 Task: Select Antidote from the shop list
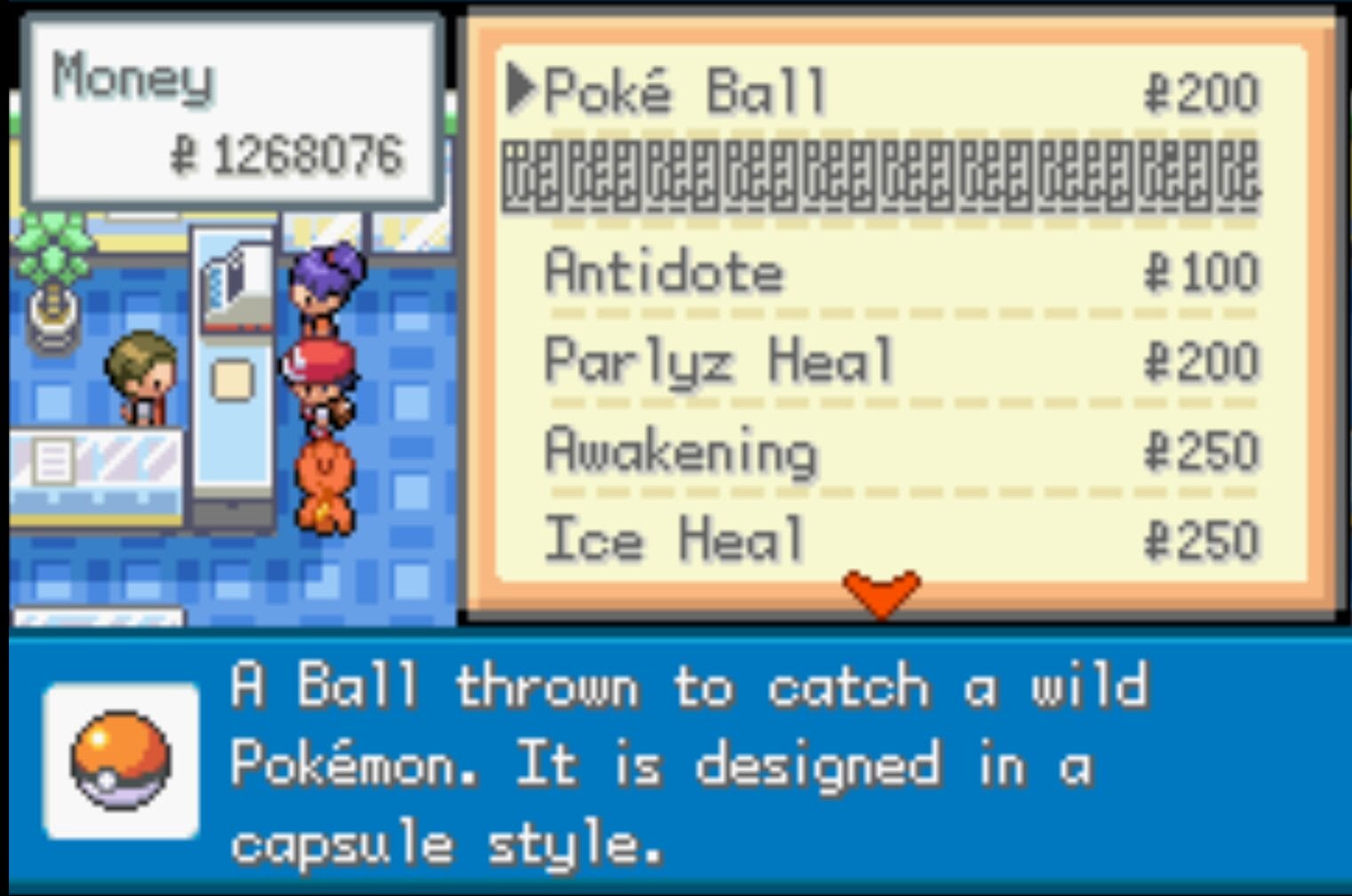tap(664, 273)
